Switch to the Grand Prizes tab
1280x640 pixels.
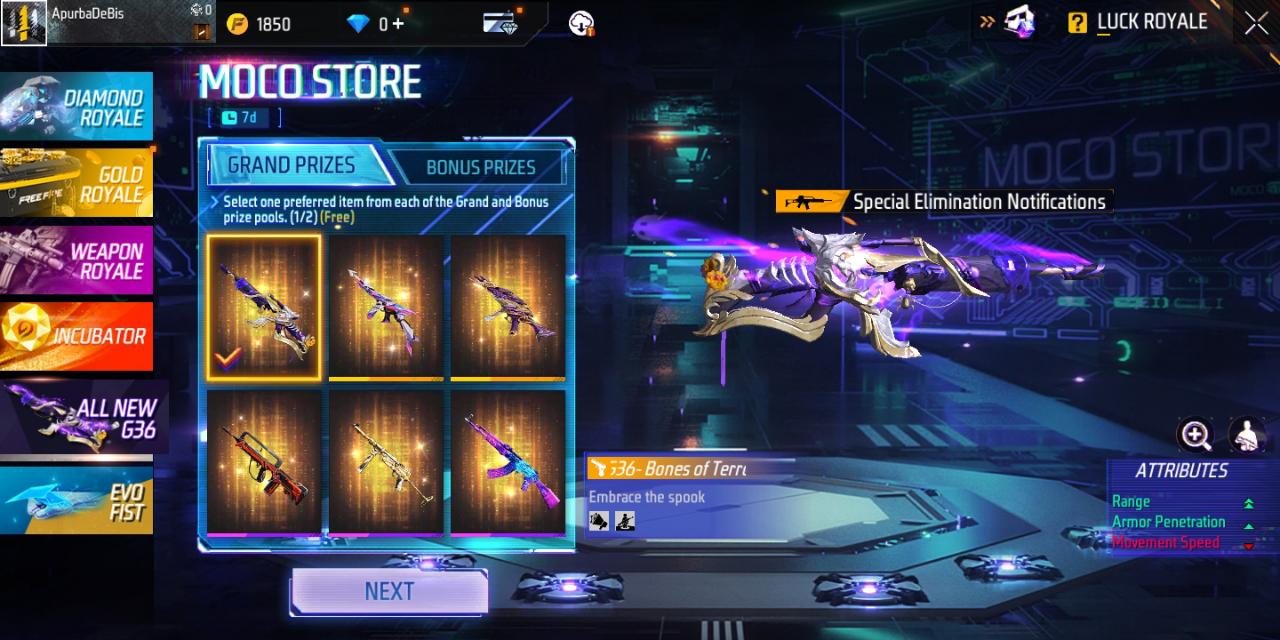pyautogui.click(x=291, y=165)
